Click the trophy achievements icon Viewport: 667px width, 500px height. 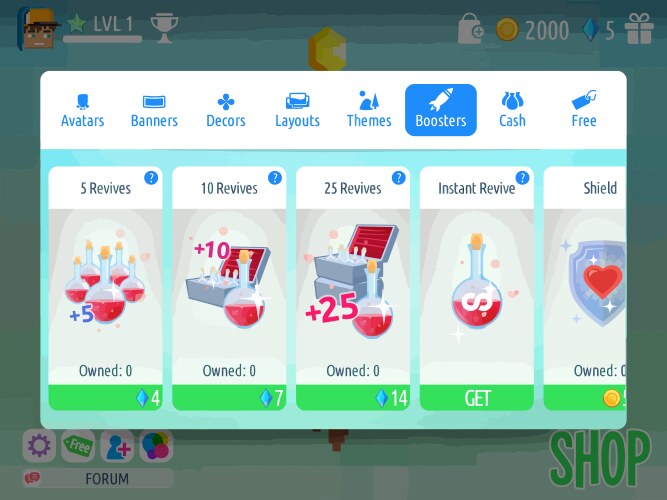(162, 23)
